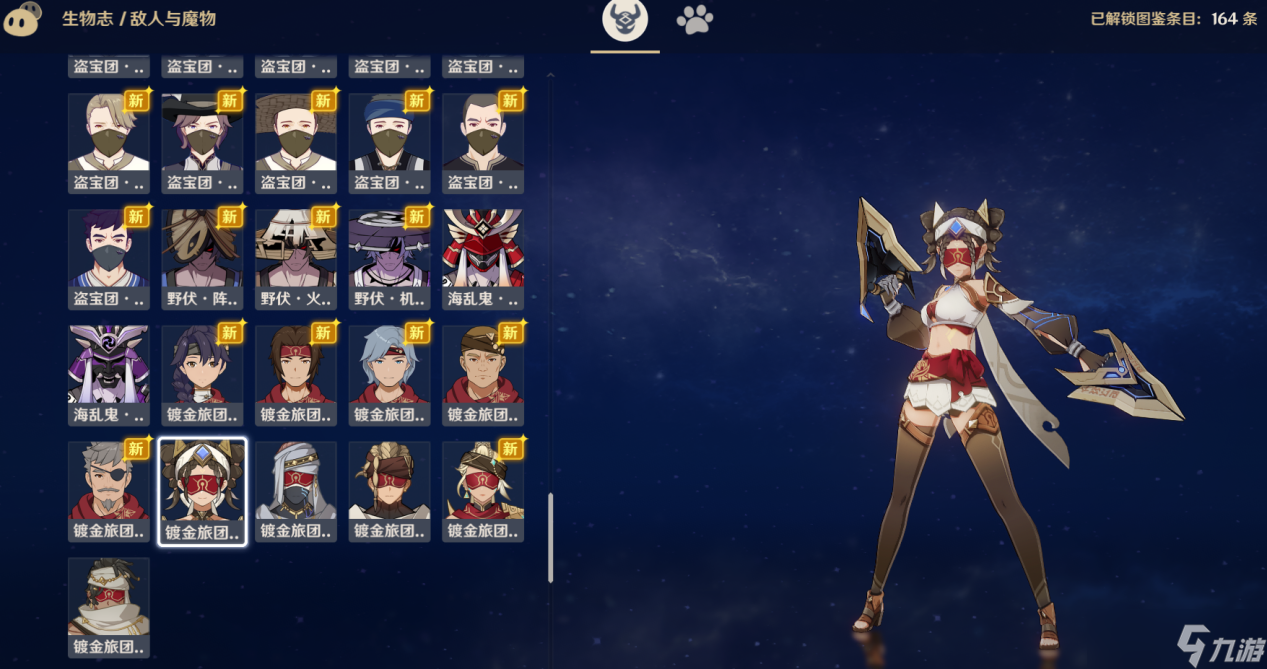The image size is (1267, 669).
Task: Select the purple-haired 盗宝团 with gray mask
Action: click(x=109, y=259)
